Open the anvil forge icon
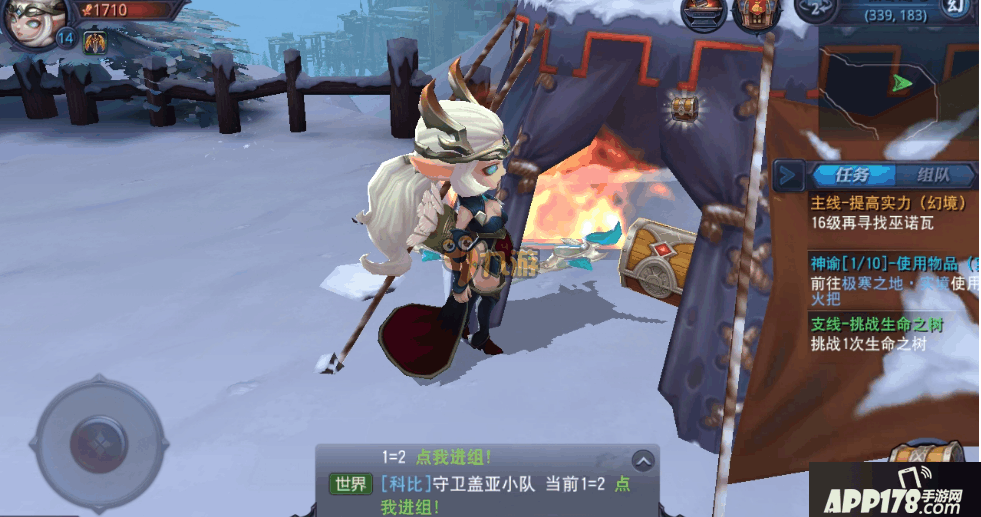Viewport: 981px width, 517px height. [703, 14]
